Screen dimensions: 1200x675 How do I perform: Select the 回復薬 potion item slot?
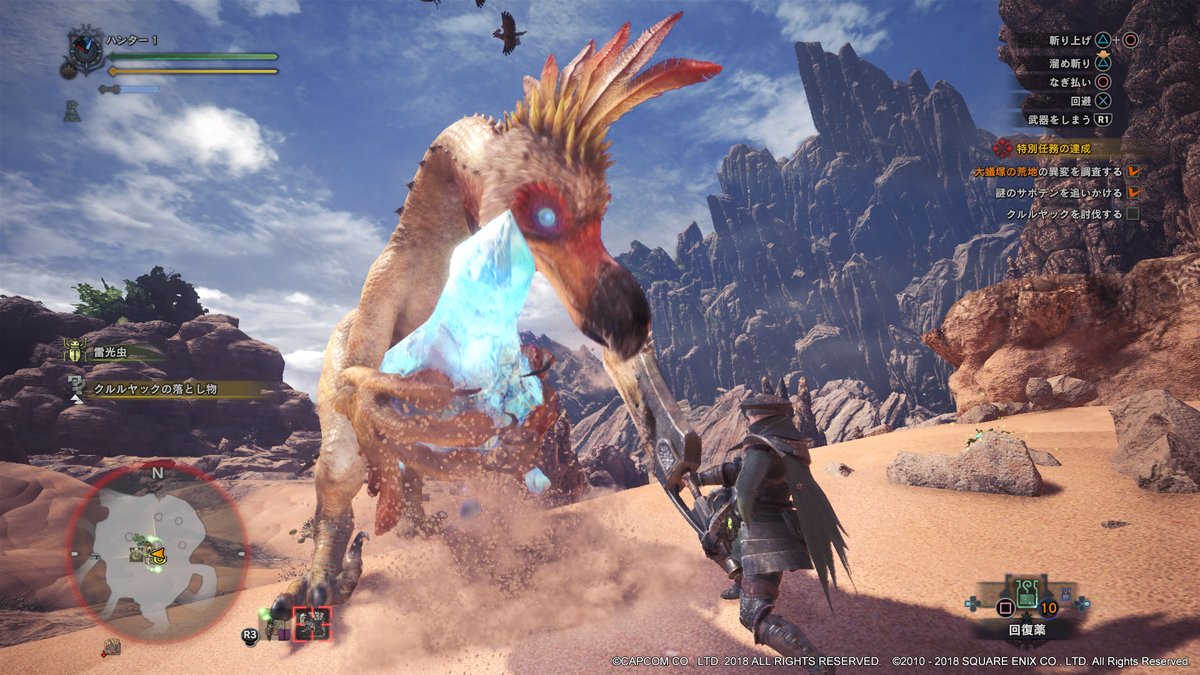1028,594
